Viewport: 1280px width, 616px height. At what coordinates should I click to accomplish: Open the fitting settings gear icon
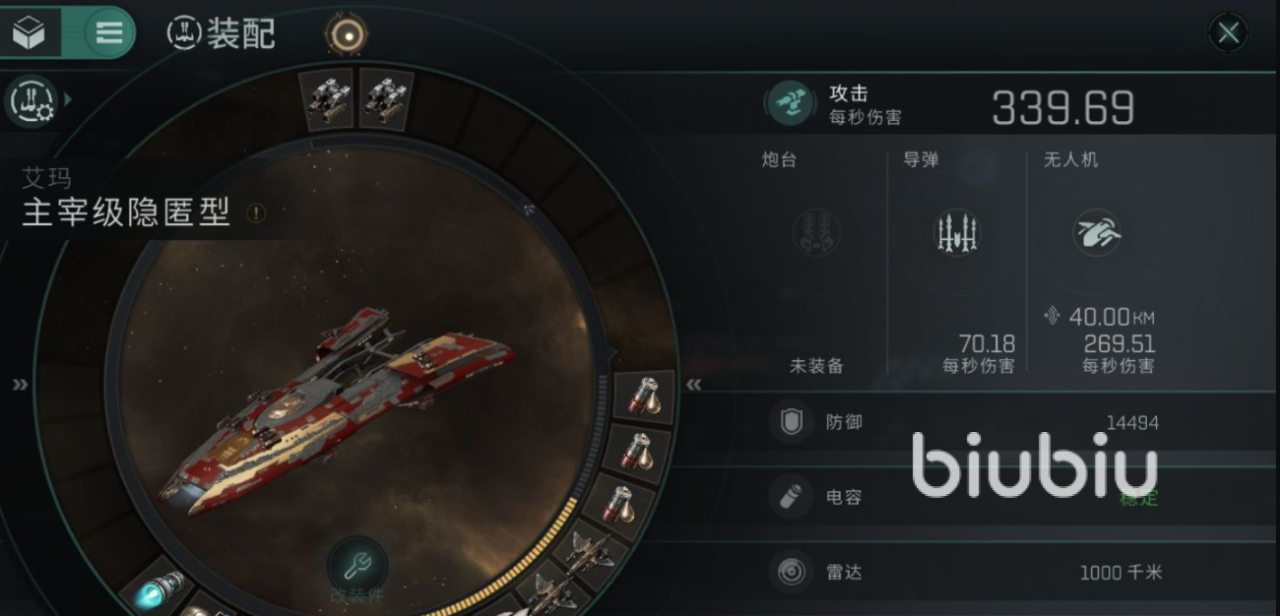31,100
